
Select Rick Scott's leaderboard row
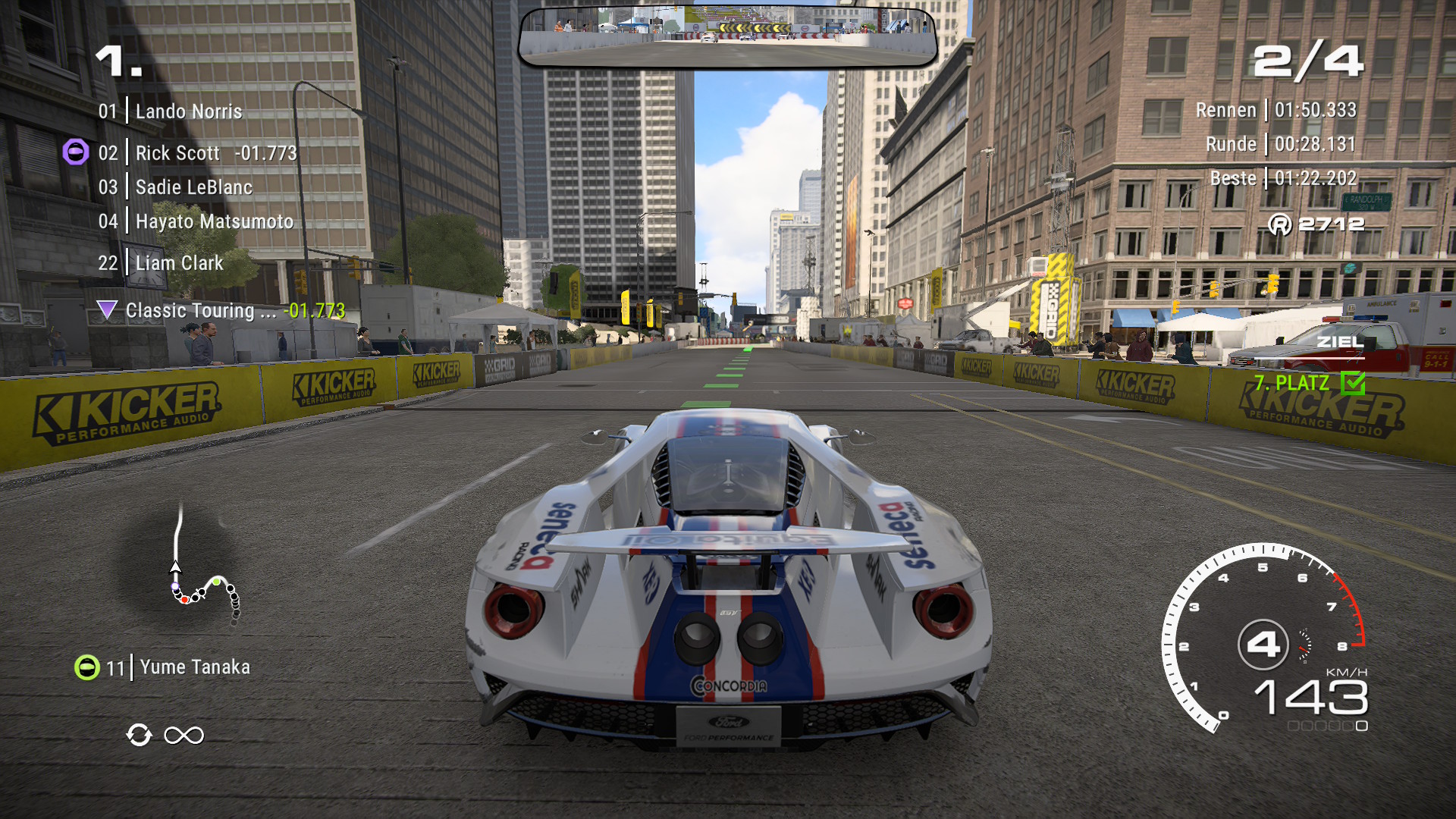[x=197, y=153]
